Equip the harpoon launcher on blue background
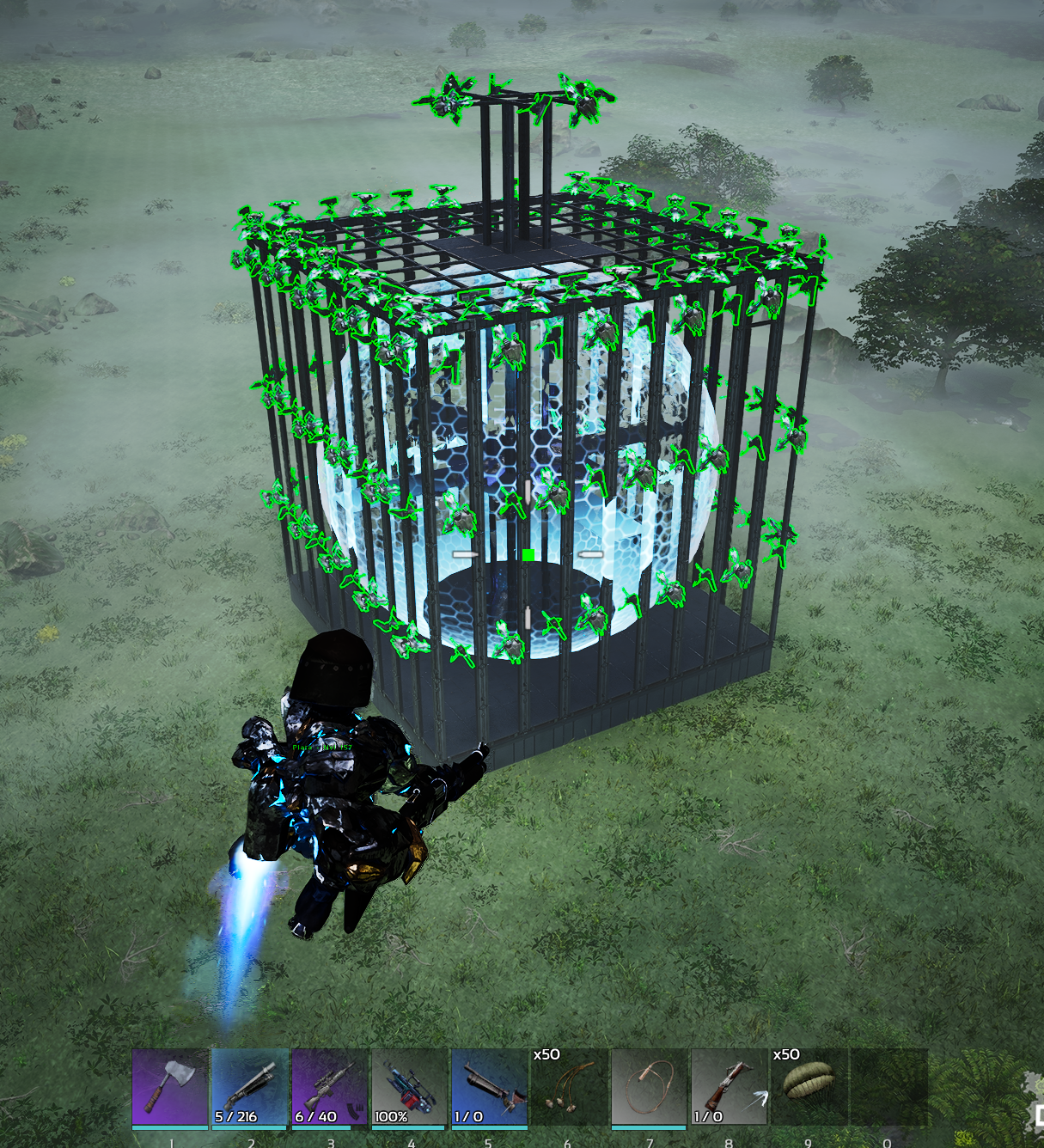 [x=490, y=1087]
